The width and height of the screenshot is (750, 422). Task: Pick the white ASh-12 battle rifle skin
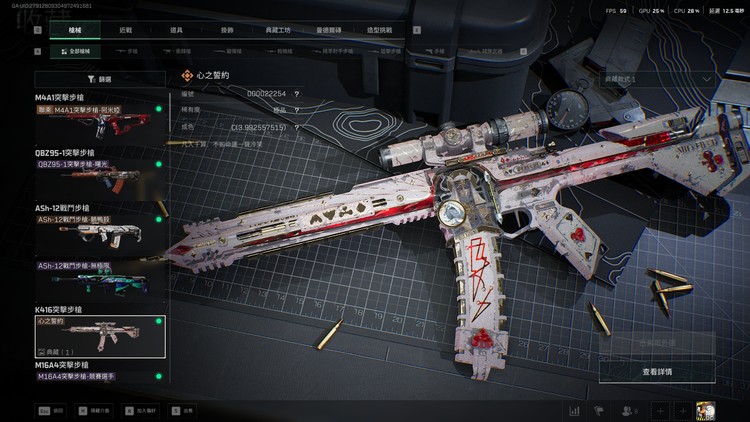click(x=100, y=232)
